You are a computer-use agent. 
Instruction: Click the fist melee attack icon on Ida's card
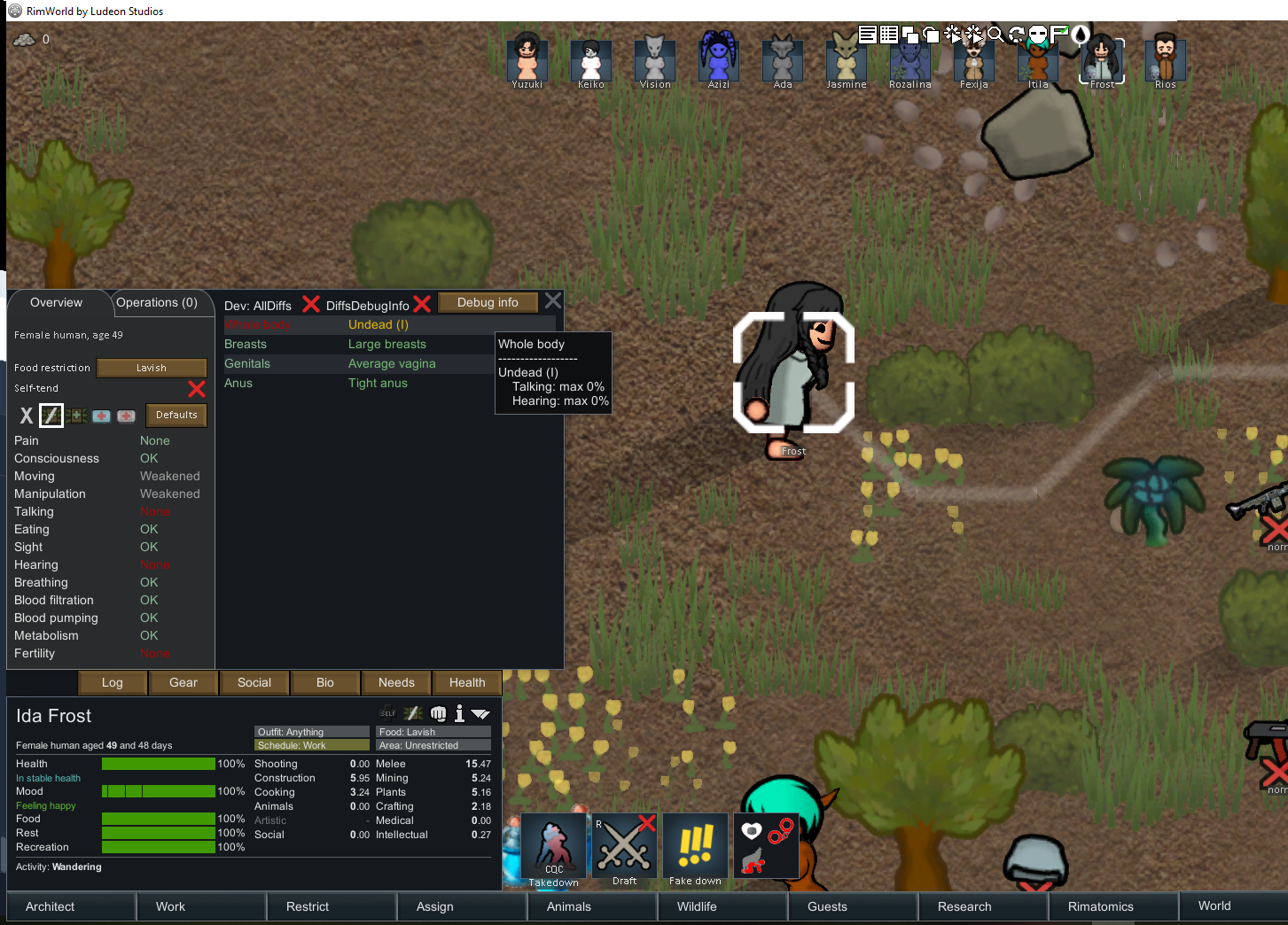(x=438, y=713)
